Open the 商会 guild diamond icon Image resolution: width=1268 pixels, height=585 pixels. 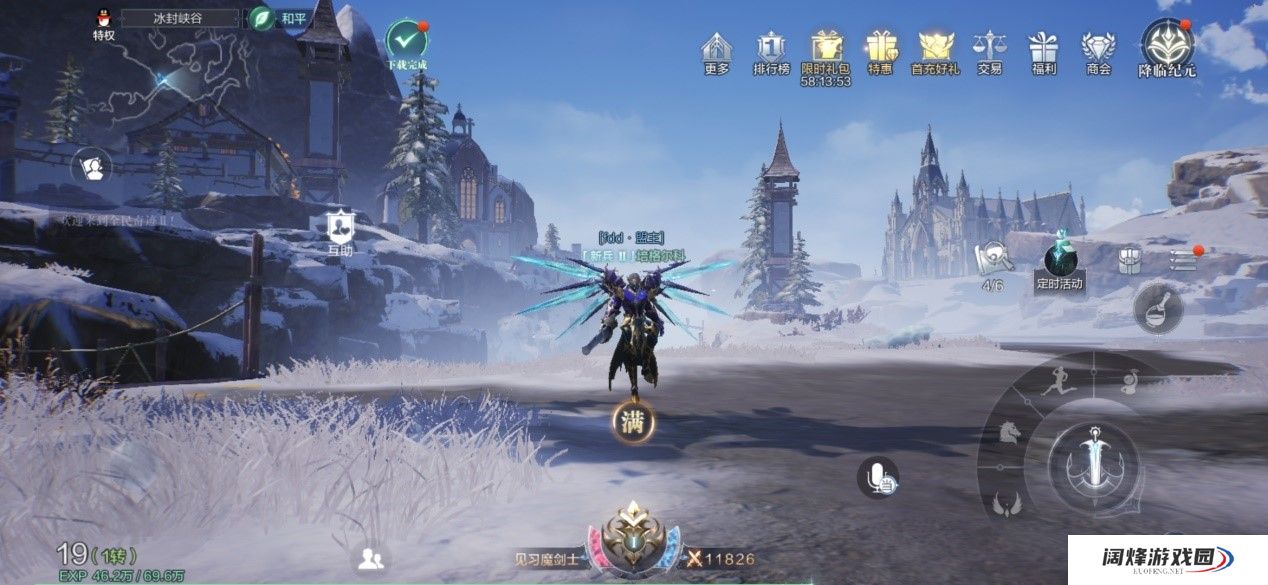(1098, 48)
